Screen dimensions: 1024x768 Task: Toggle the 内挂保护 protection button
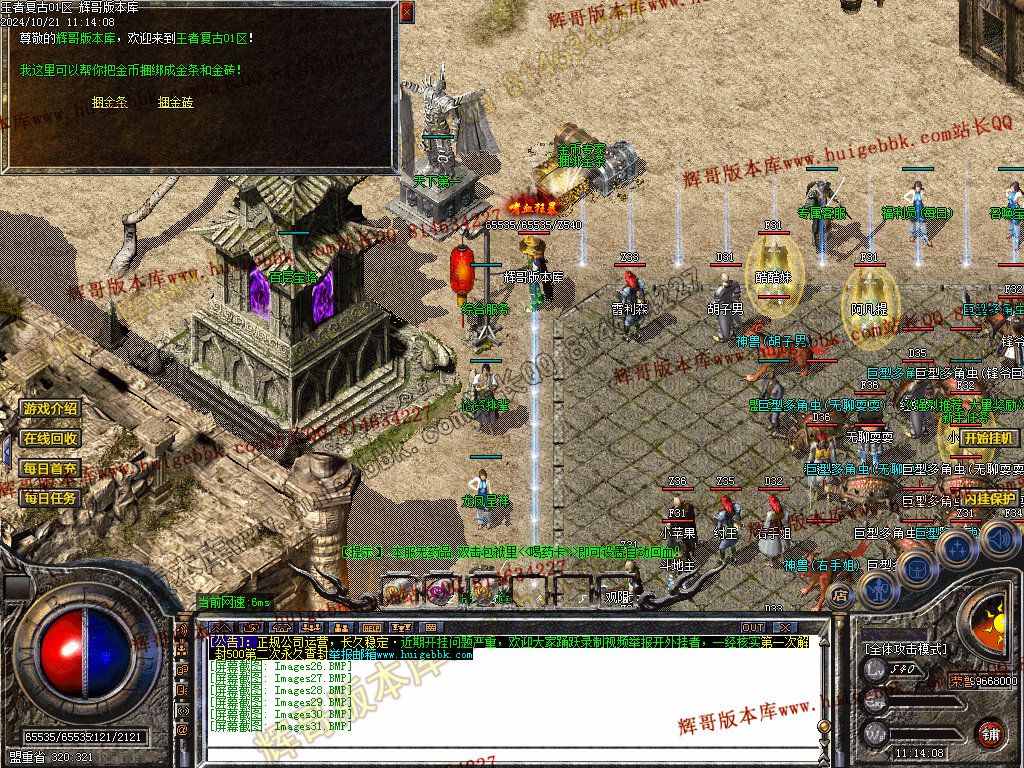coord(989,498)
